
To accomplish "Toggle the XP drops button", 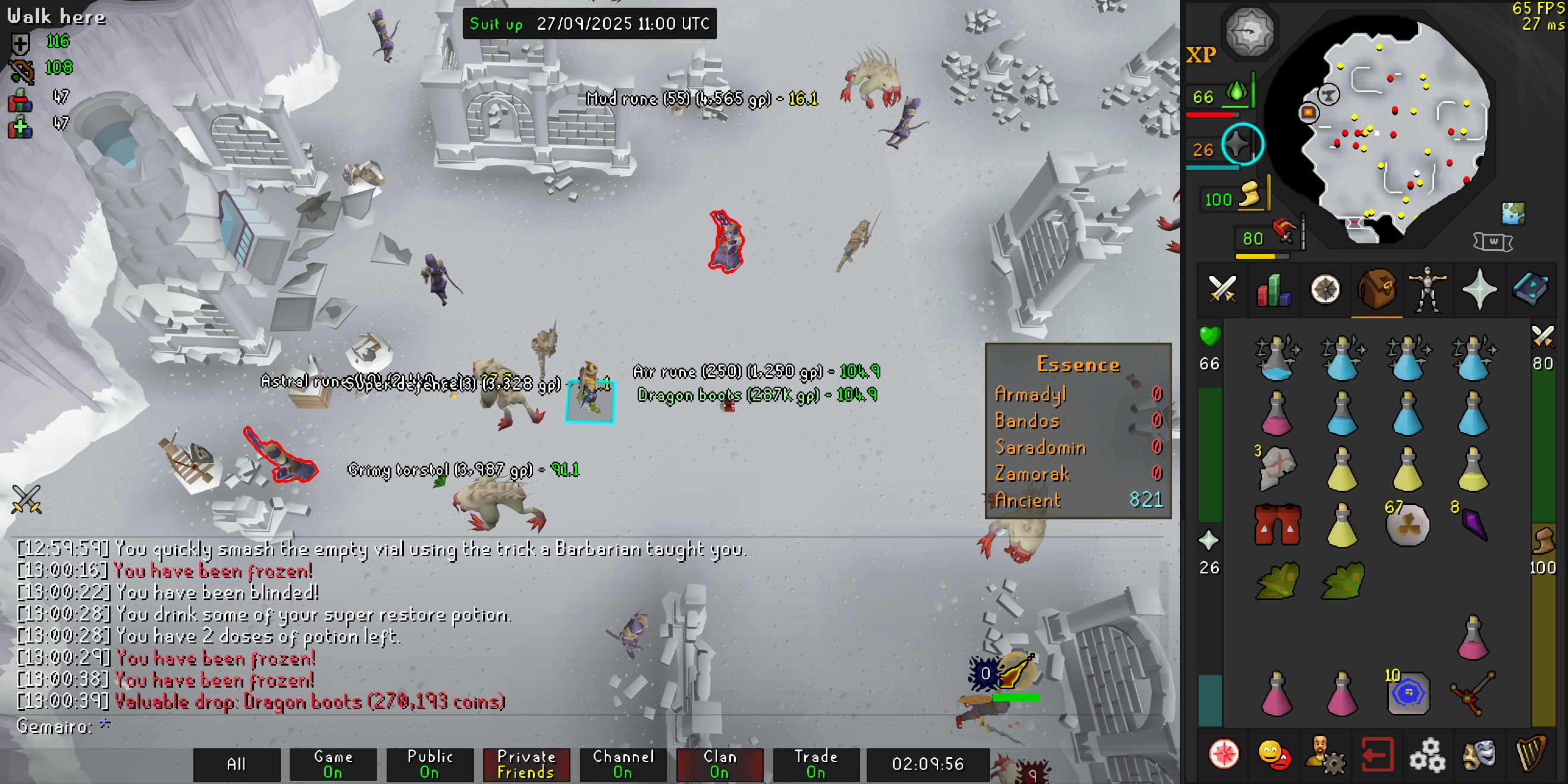I will [1201, 56].
